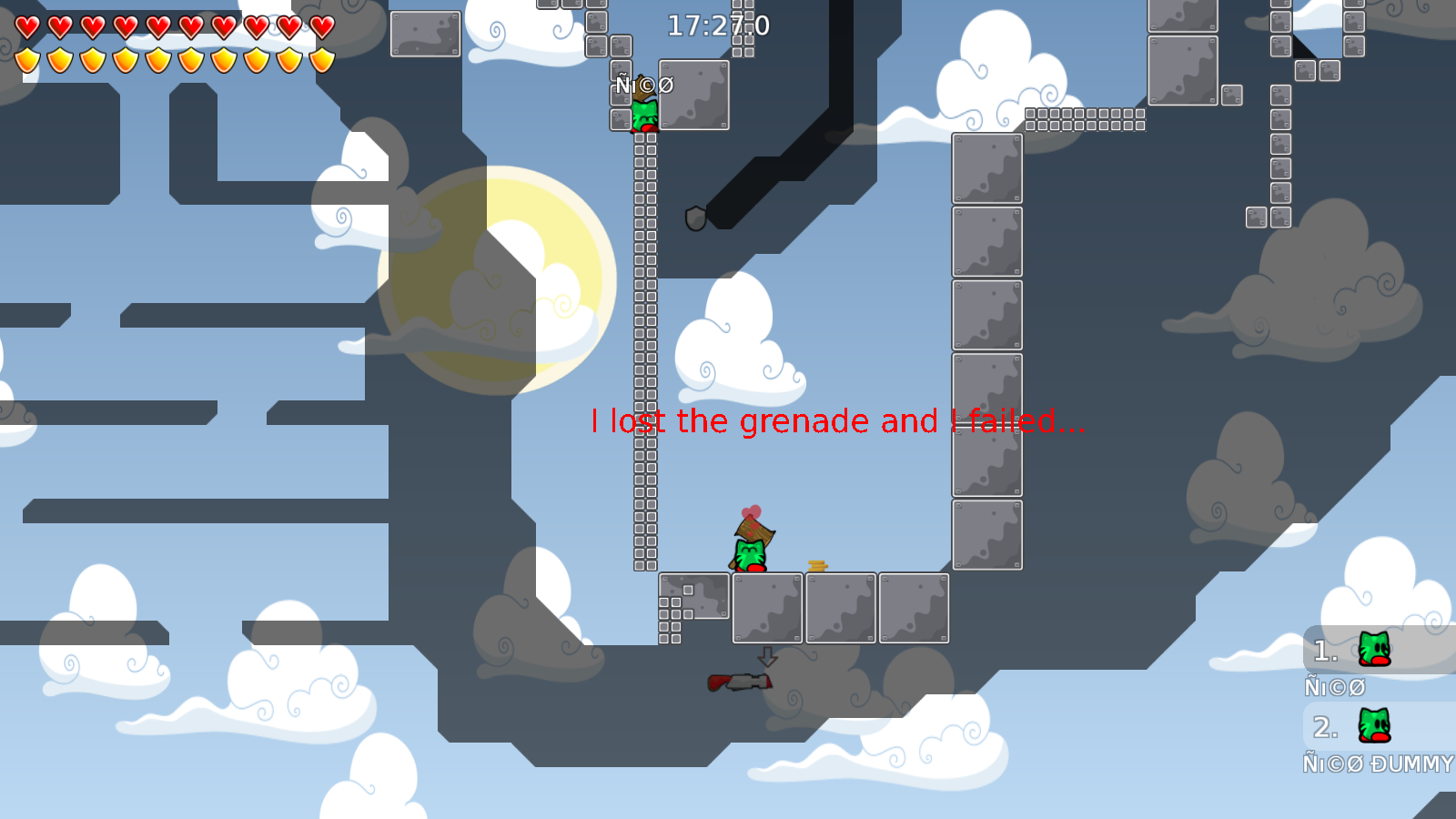Click the gray shield pickup near the dark structure

point(695,219)
